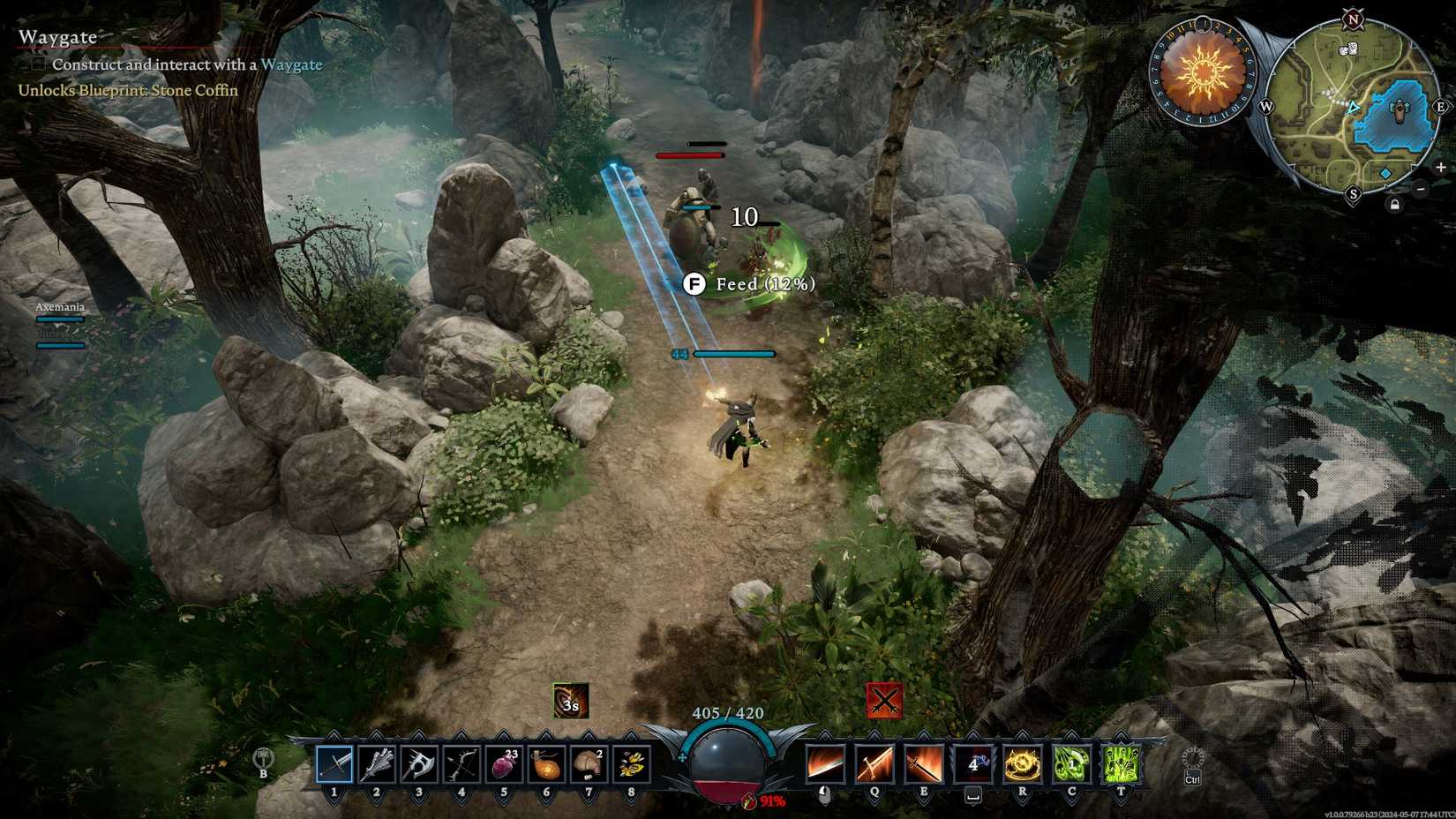Trigger the R ultimate ring ability
The height and width of the screenshot is (819, 1456).
[1022, 763]
